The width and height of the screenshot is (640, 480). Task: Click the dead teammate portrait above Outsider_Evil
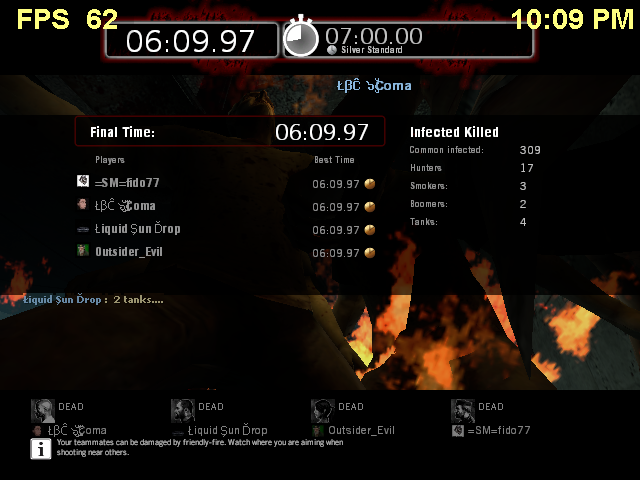322,410
